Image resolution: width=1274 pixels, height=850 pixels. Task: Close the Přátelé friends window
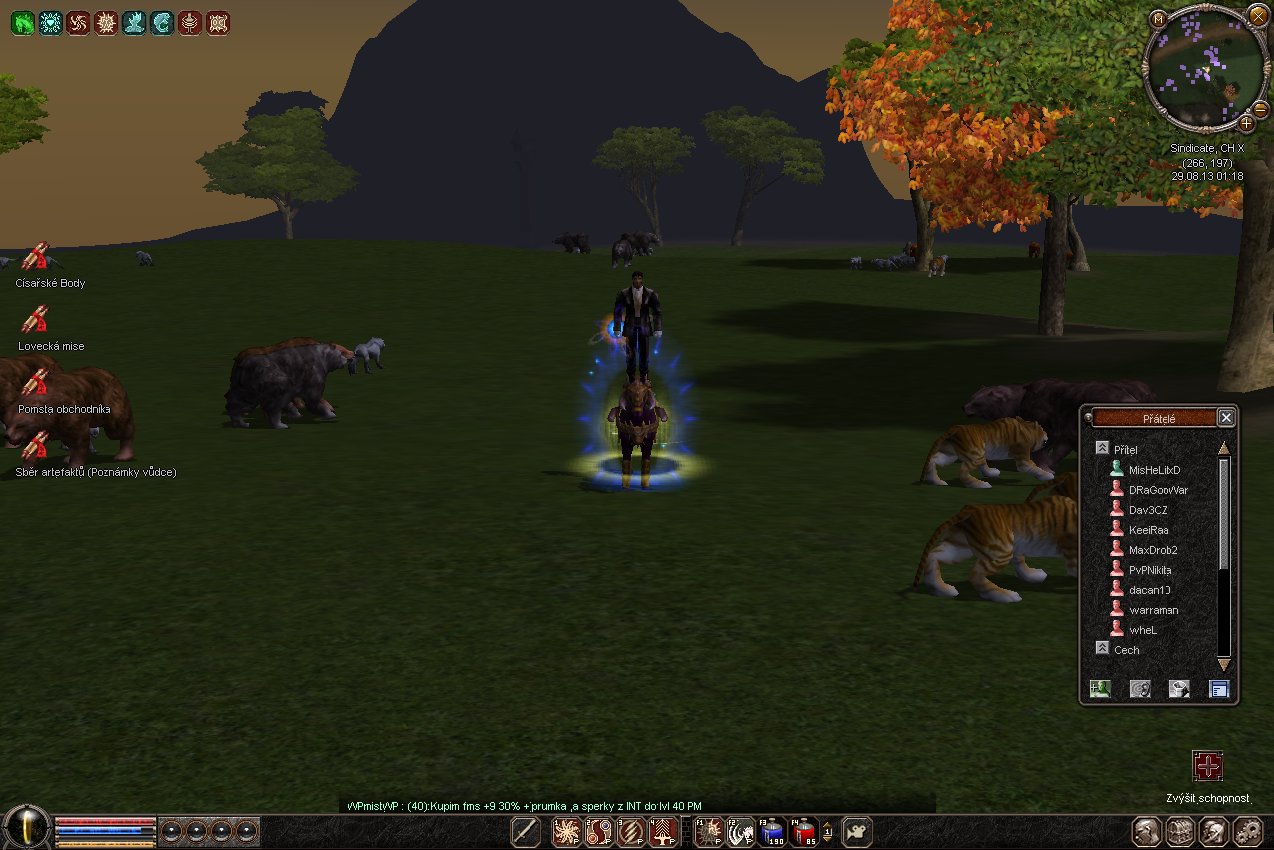(x=1226, y=417)
